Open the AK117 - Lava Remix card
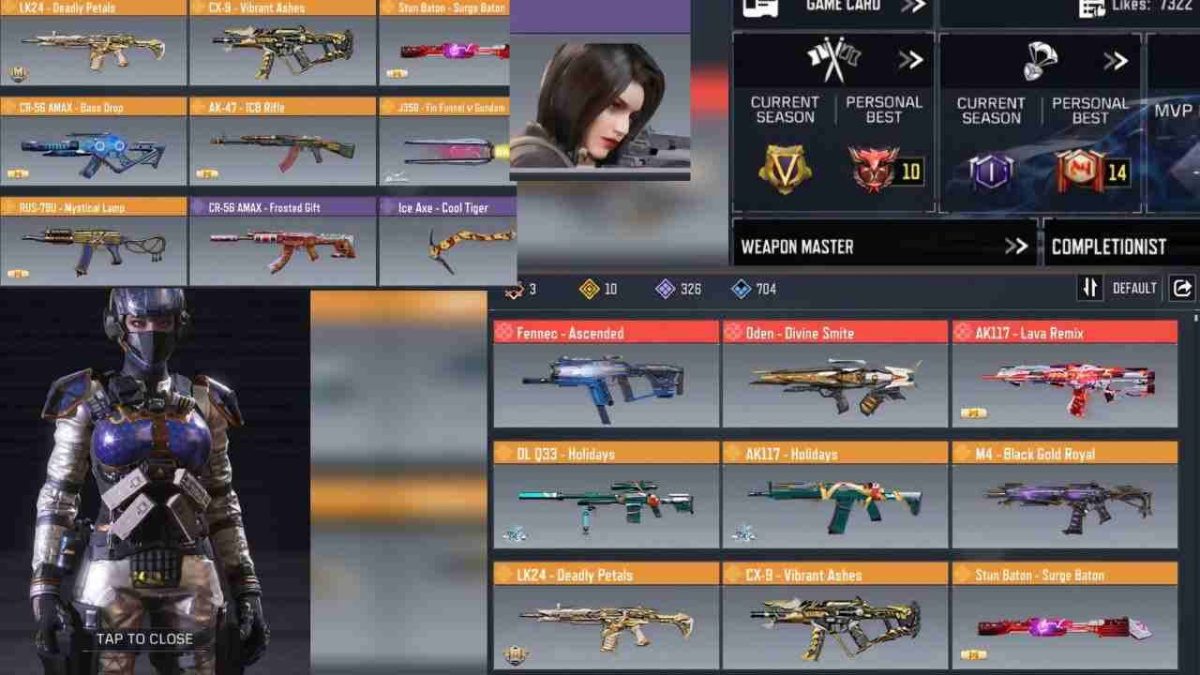This screenshot has width=1200, height=675. (x=1064, y=375)
